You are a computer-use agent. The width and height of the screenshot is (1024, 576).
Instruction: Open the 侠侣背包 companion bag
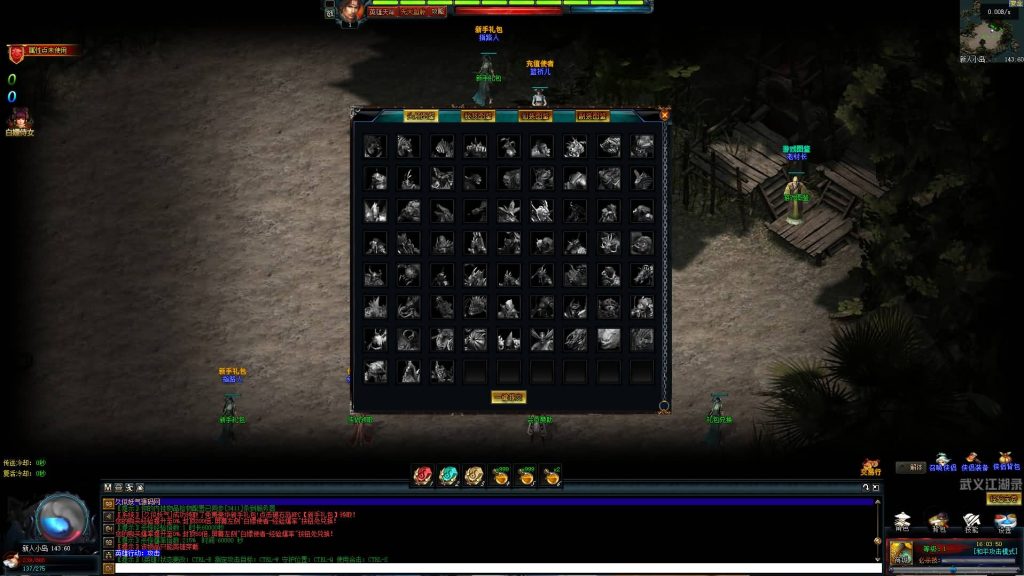1006,461
